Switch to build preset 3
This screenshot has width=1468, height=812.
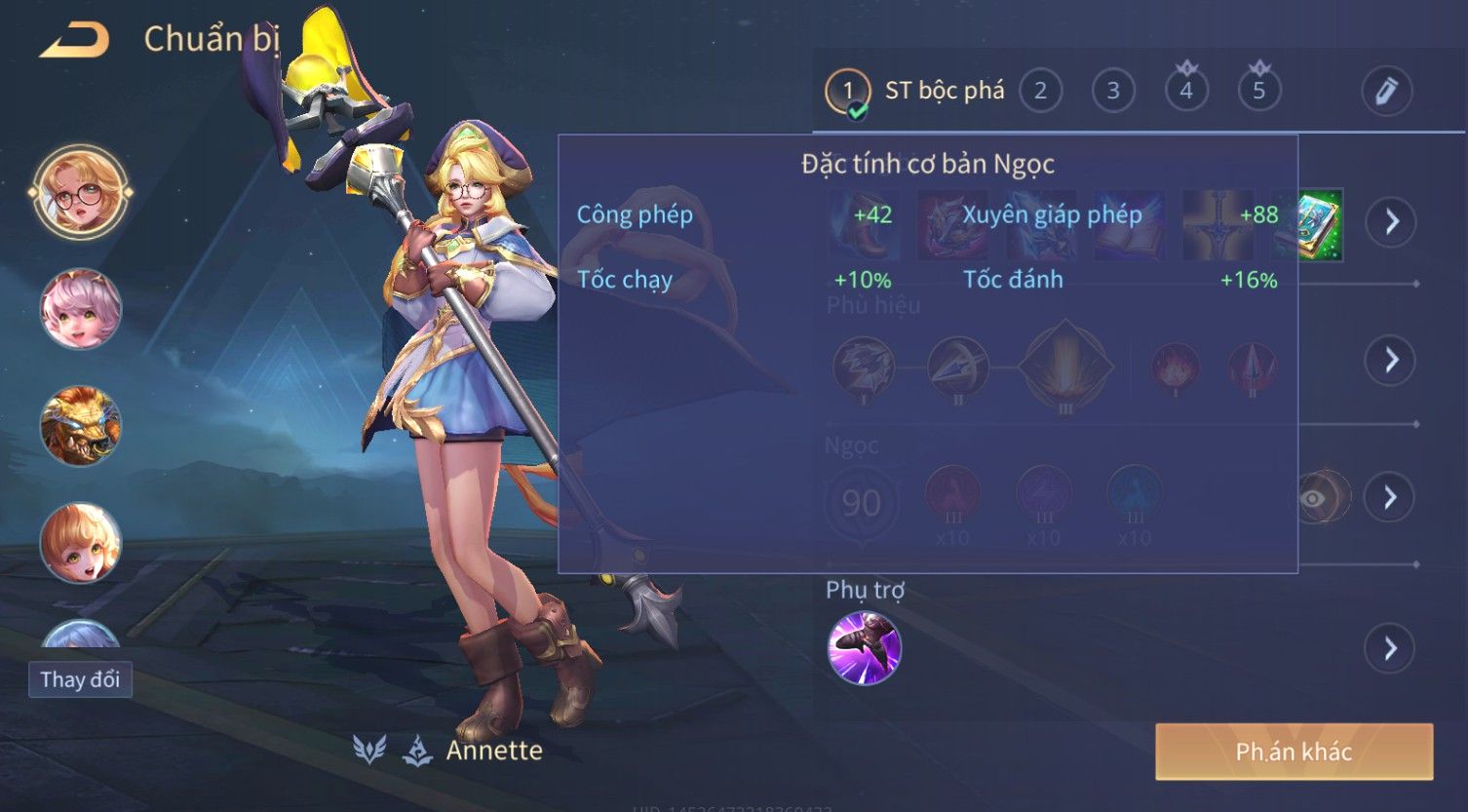1112,91
